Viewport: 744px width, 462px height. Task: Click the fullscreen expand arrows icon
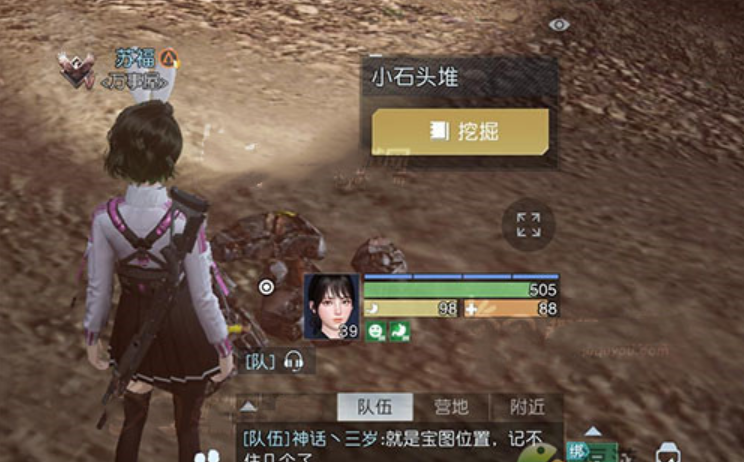528,225
